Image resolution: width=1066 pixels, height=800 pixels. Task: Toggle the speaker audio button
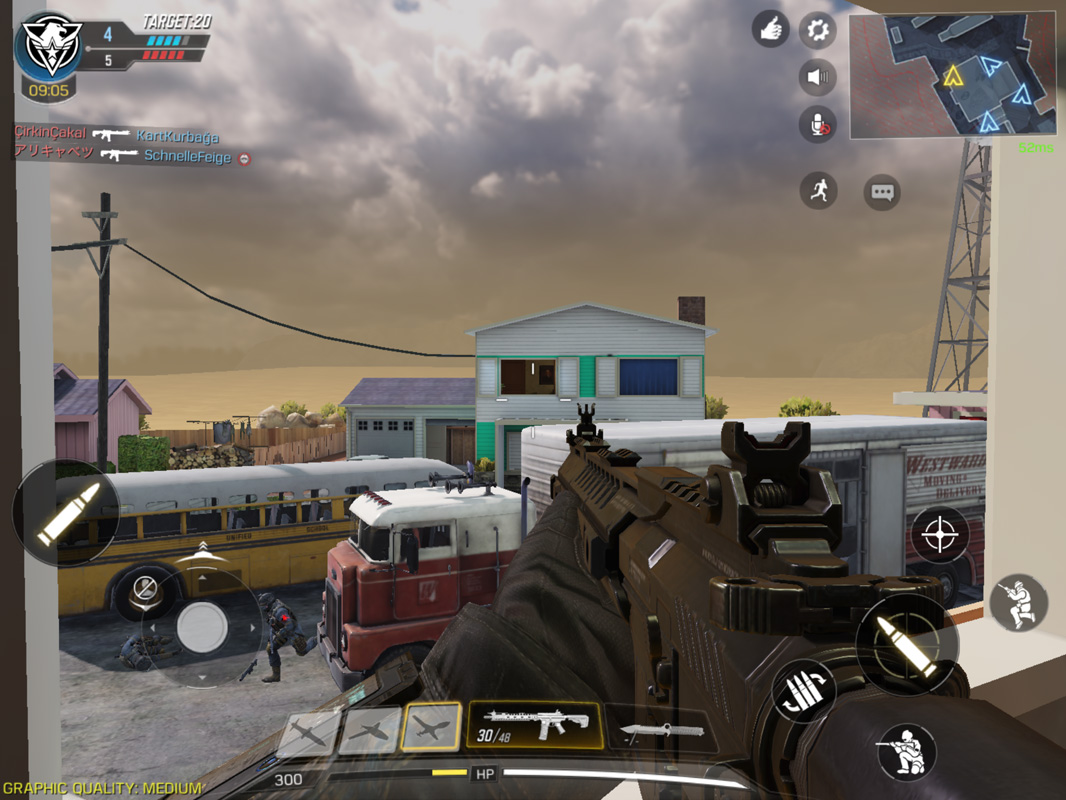click(817, 77)
